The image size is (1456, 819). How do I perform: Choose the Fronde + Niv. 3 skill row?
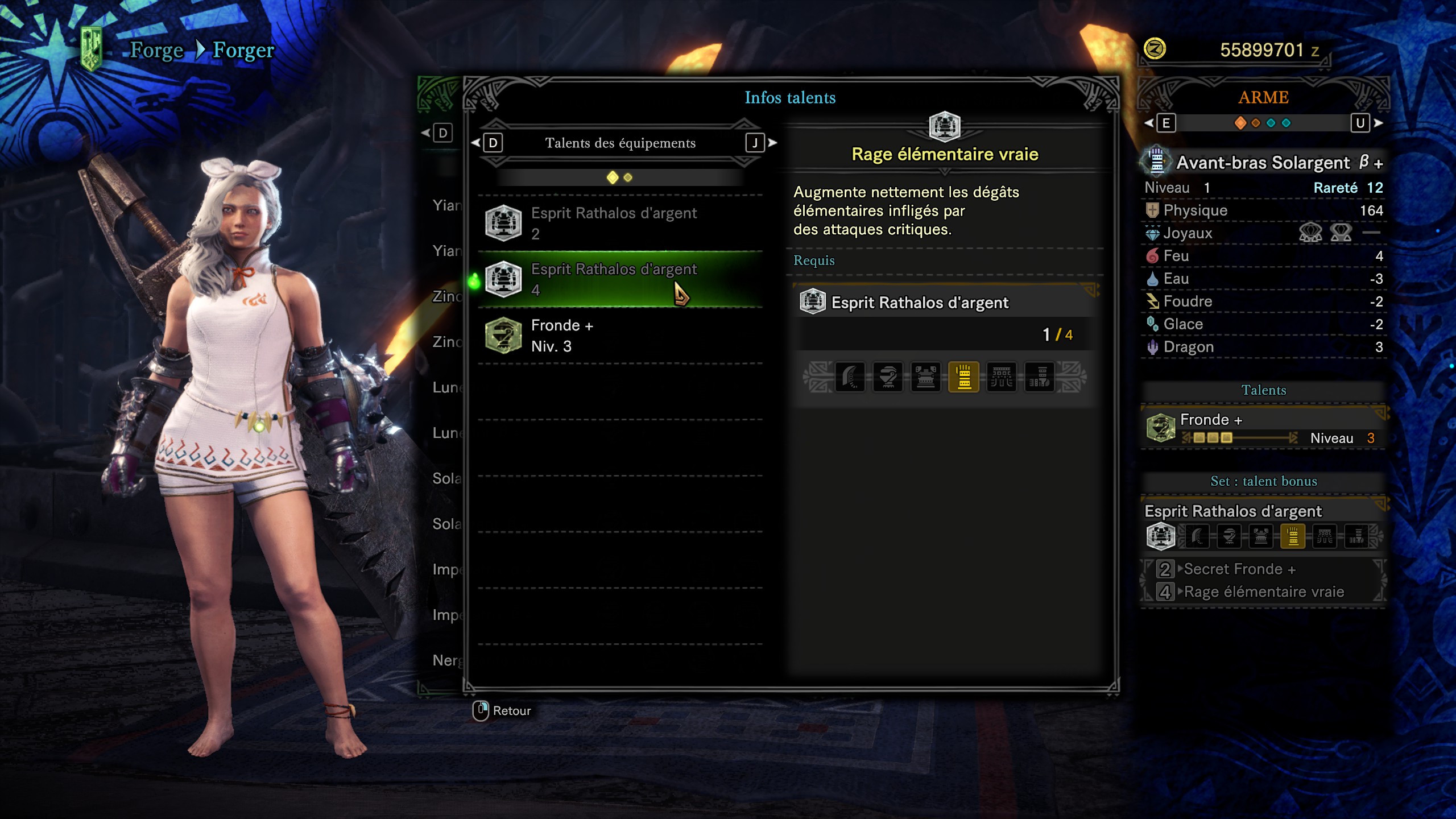click(x=620, y=336)
